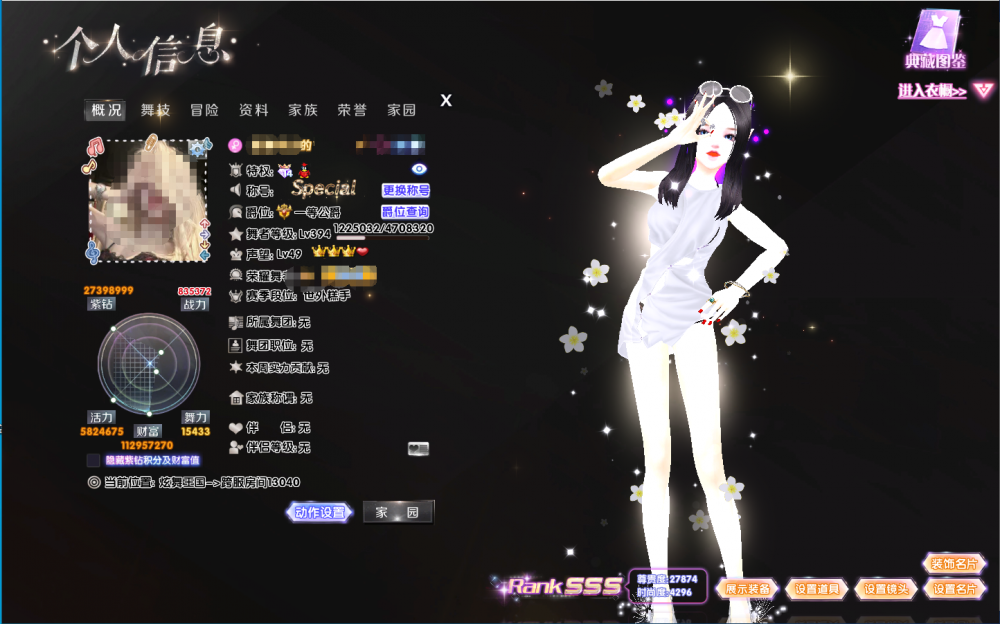Select the 概况 overview tab

106,110
